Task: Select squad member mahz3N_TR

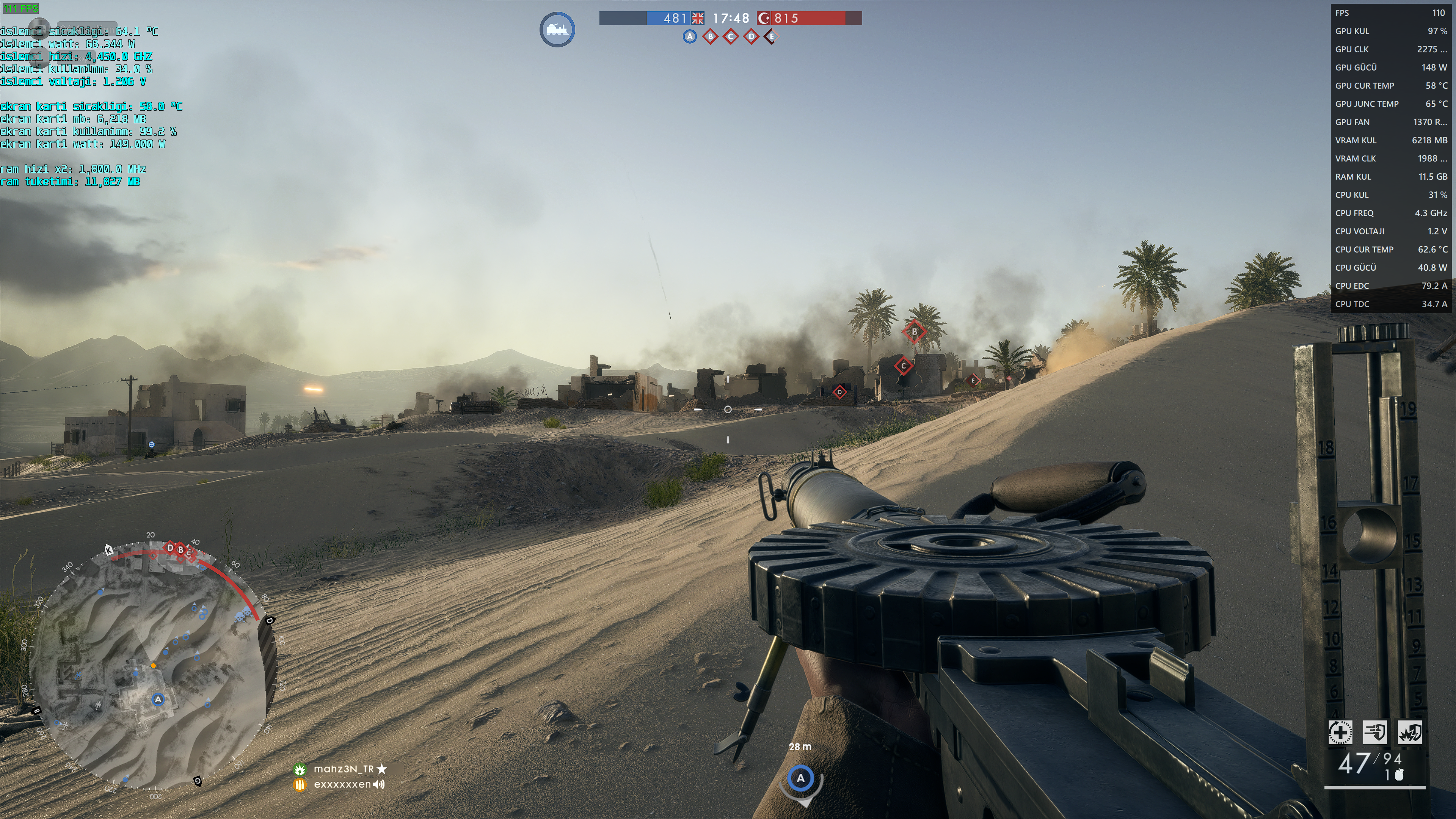Action: click(344, 769)
